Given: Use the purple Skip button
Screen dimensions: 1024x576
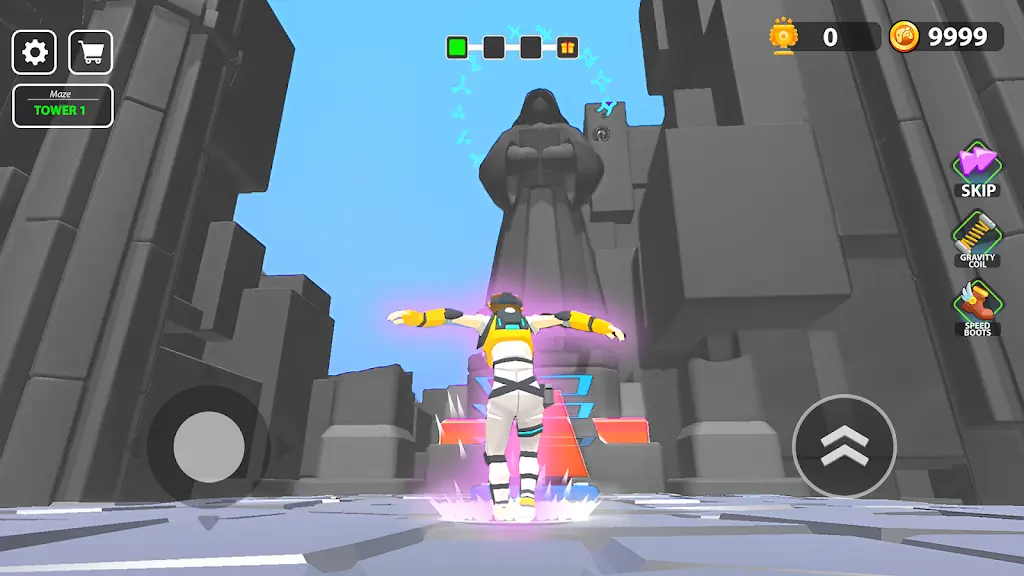Looking at the screenshot, I should (978, 169).
